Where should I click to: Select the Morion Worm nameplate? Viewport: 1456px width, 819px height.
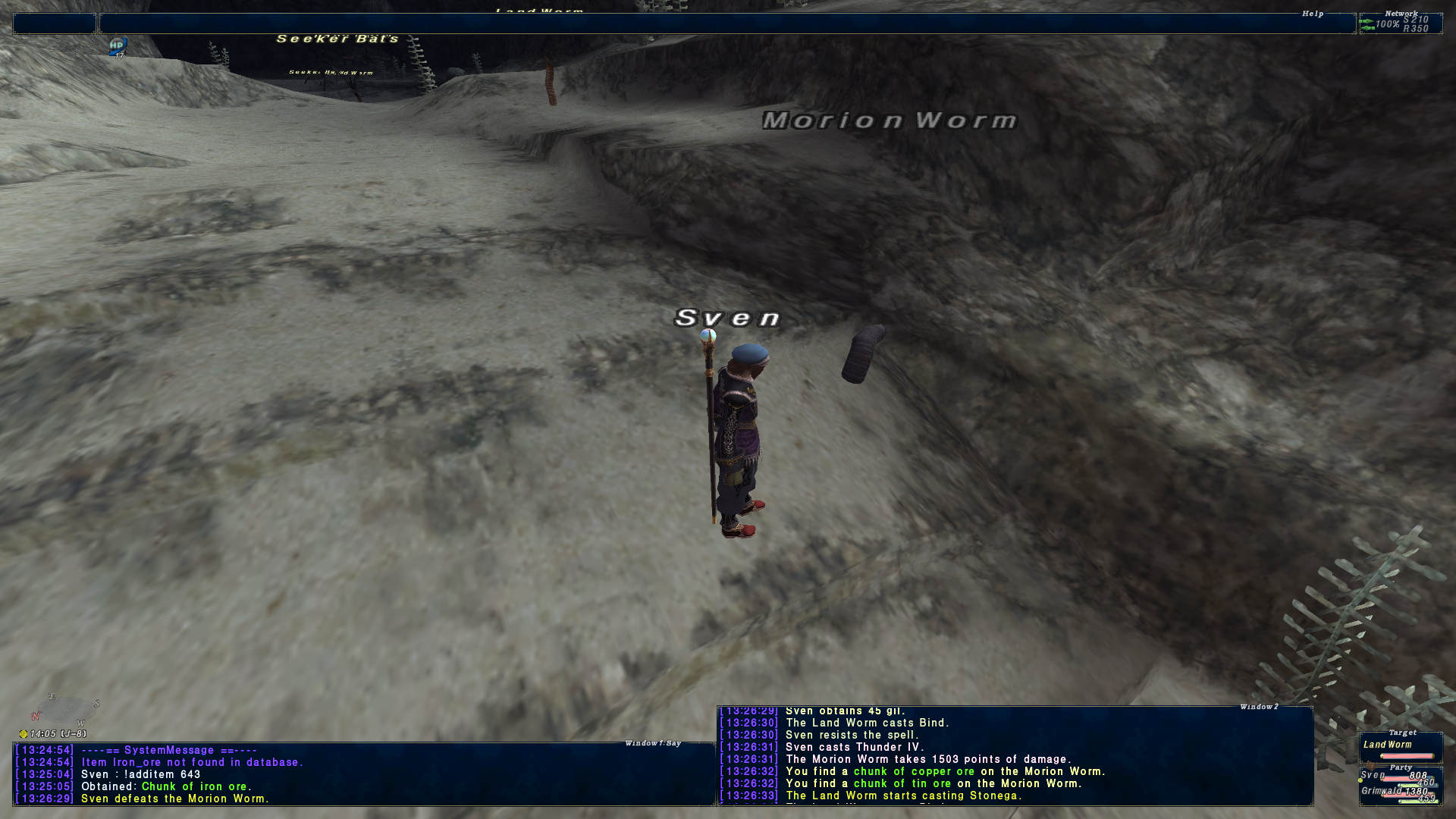[x=889, y=121]
